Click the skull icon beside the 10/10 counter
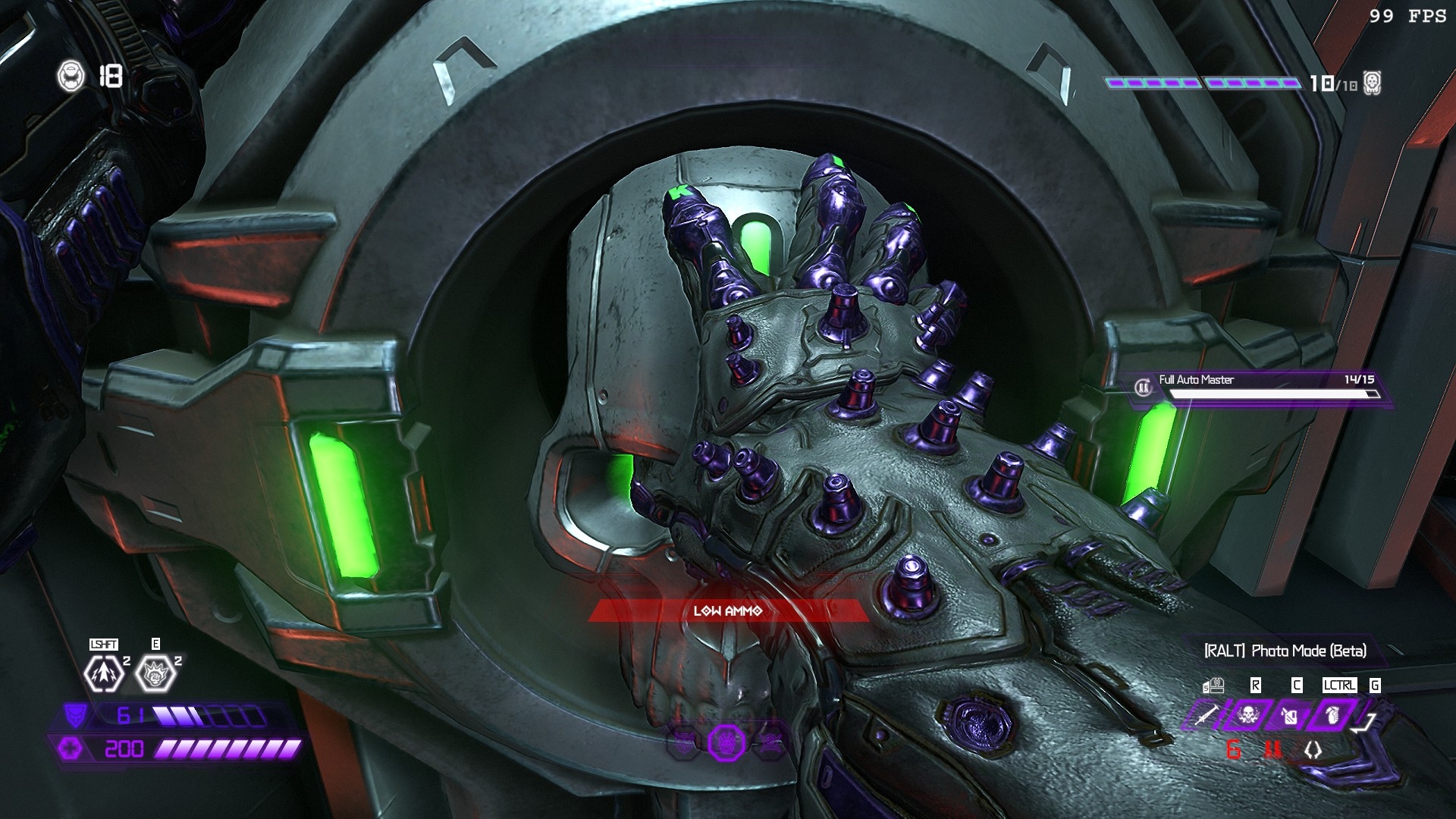Image resolution: width=1456 pixels, height=819 pixels. (1372, 83)
